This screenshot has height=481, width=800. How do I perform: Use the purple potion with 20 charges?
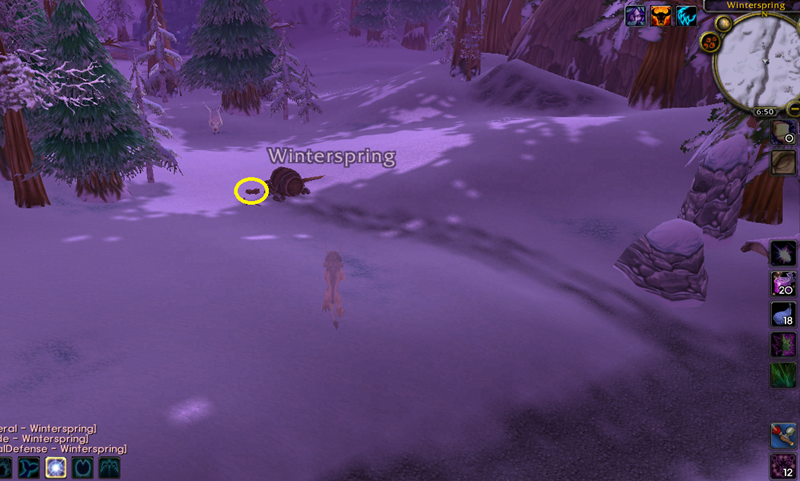pyautogui.click(x=783, y=284)
